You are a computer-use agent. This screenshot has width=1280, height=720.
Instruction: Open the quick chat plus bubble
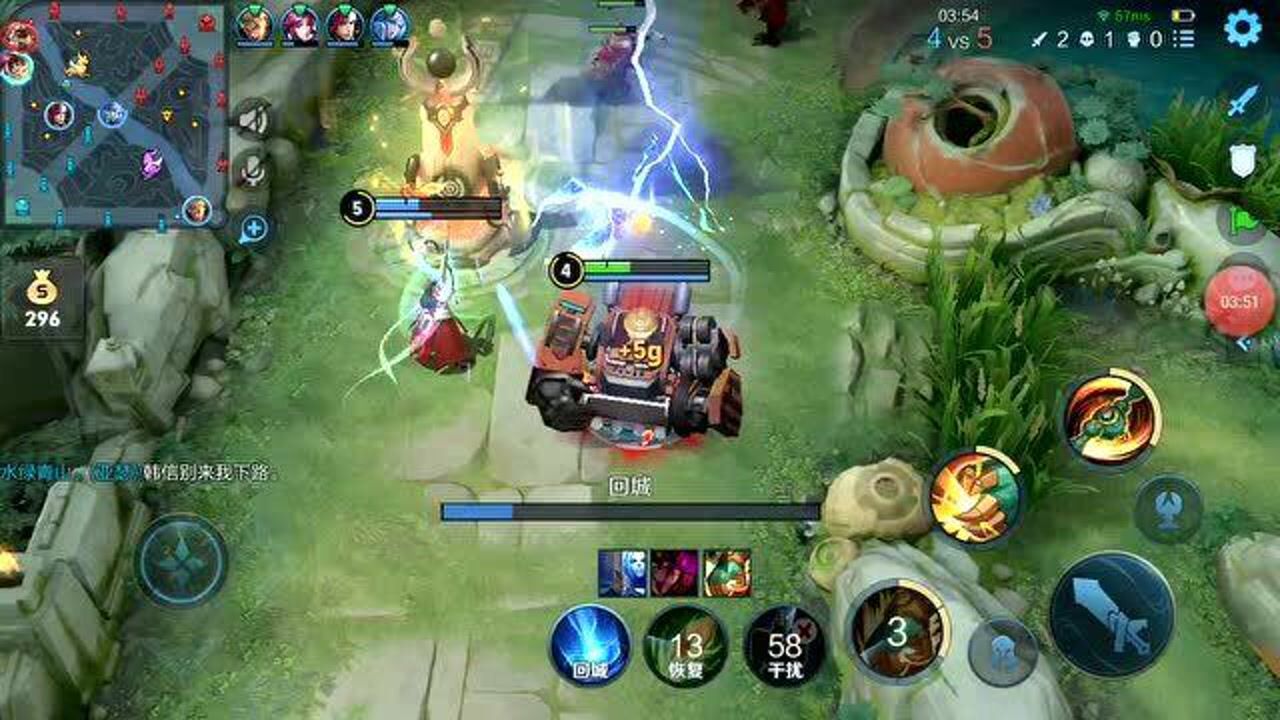[253, 228]
